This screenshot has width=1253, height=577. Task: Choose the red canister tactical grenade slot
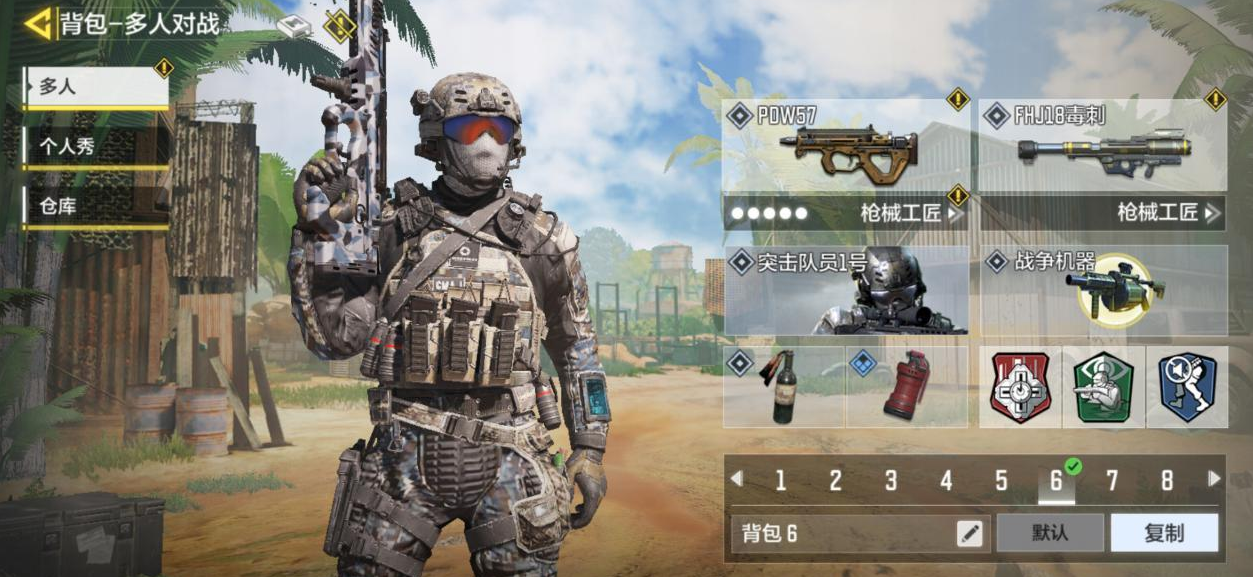(907, 387)
